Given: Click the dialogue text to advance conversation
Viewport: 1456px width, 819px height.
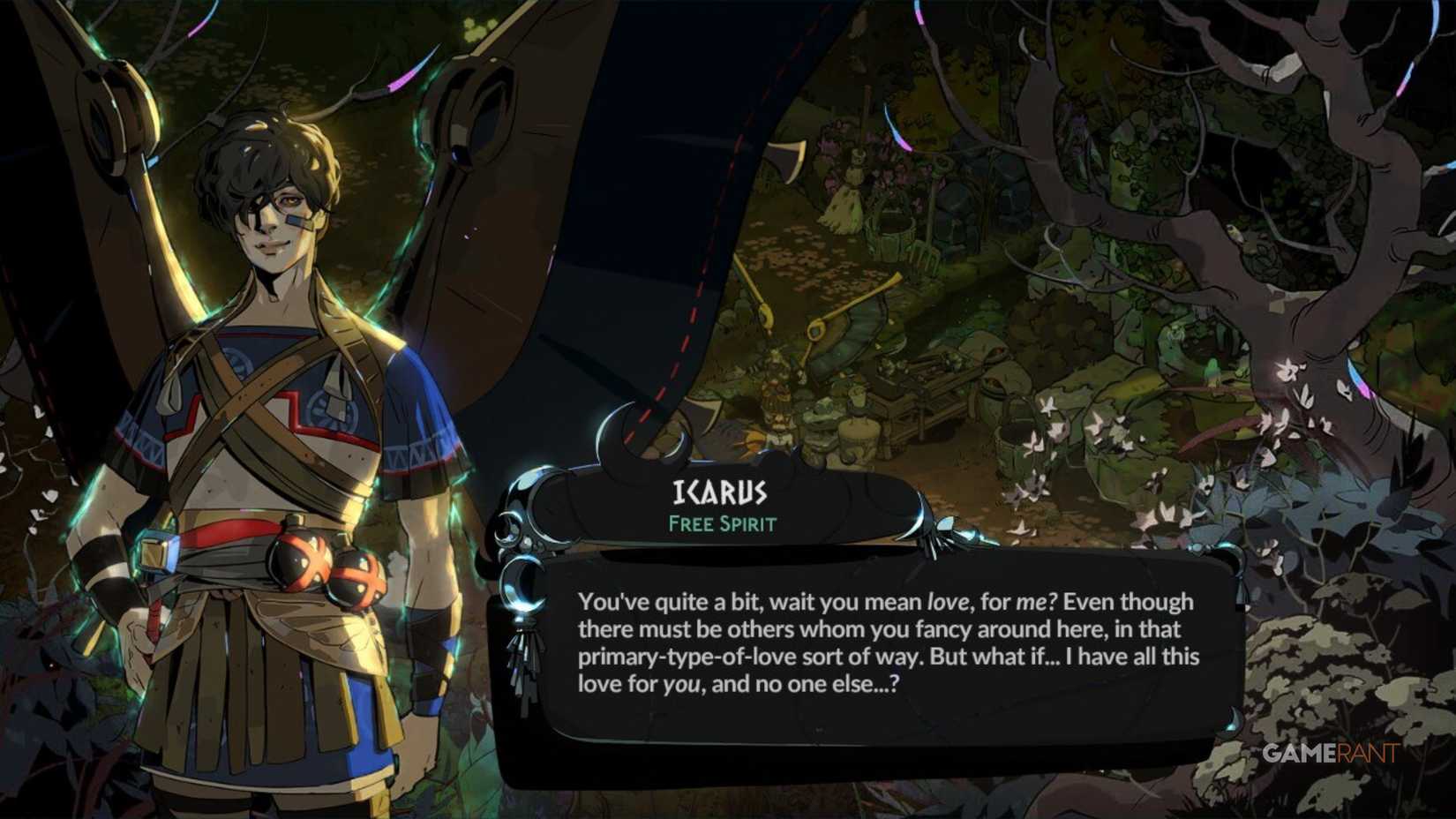Looking at the screenshot, I should [x=882, y=644].
